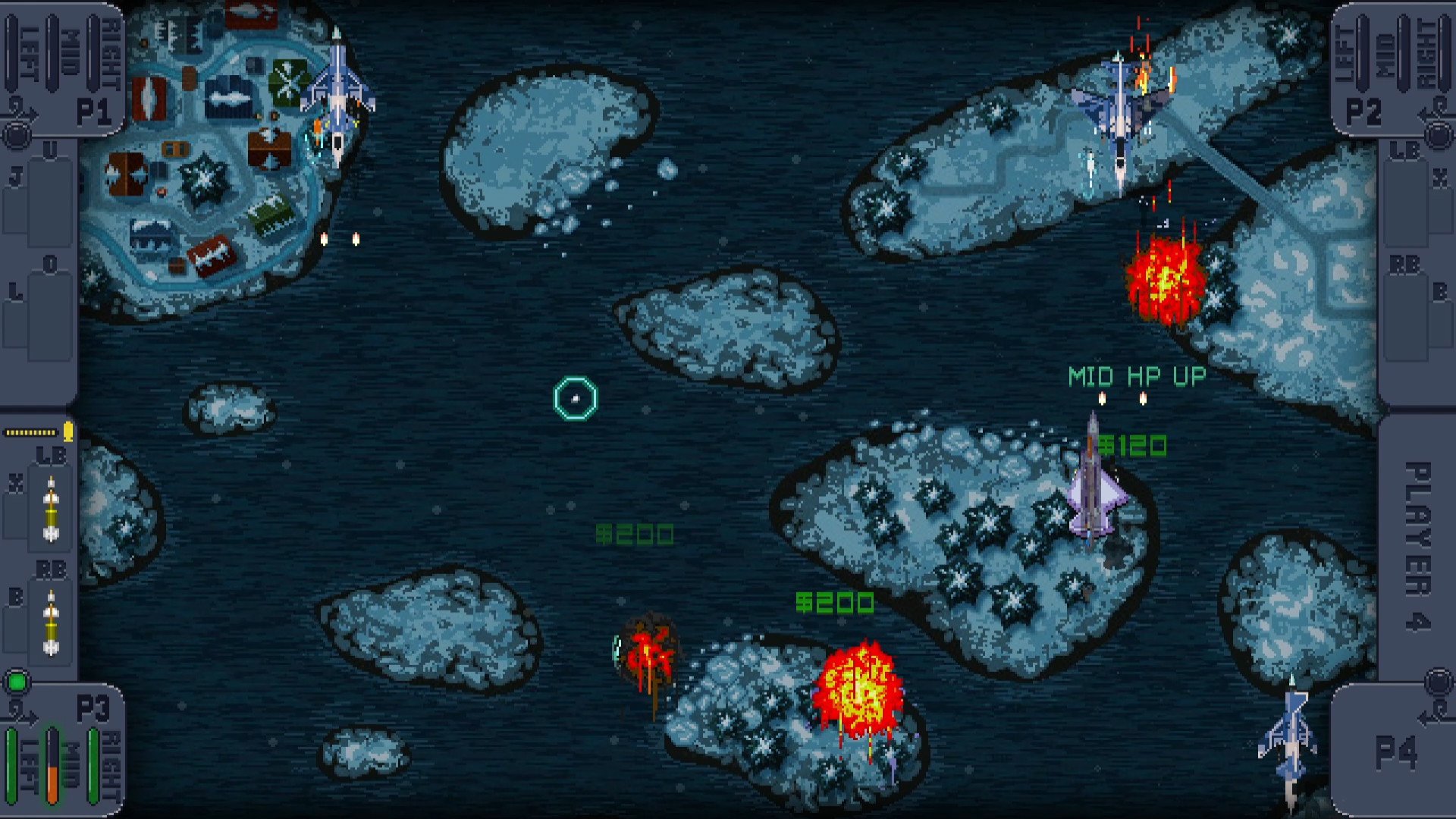Click the yellow bomb icon beside P3's ammo meter

click(67, 432)
